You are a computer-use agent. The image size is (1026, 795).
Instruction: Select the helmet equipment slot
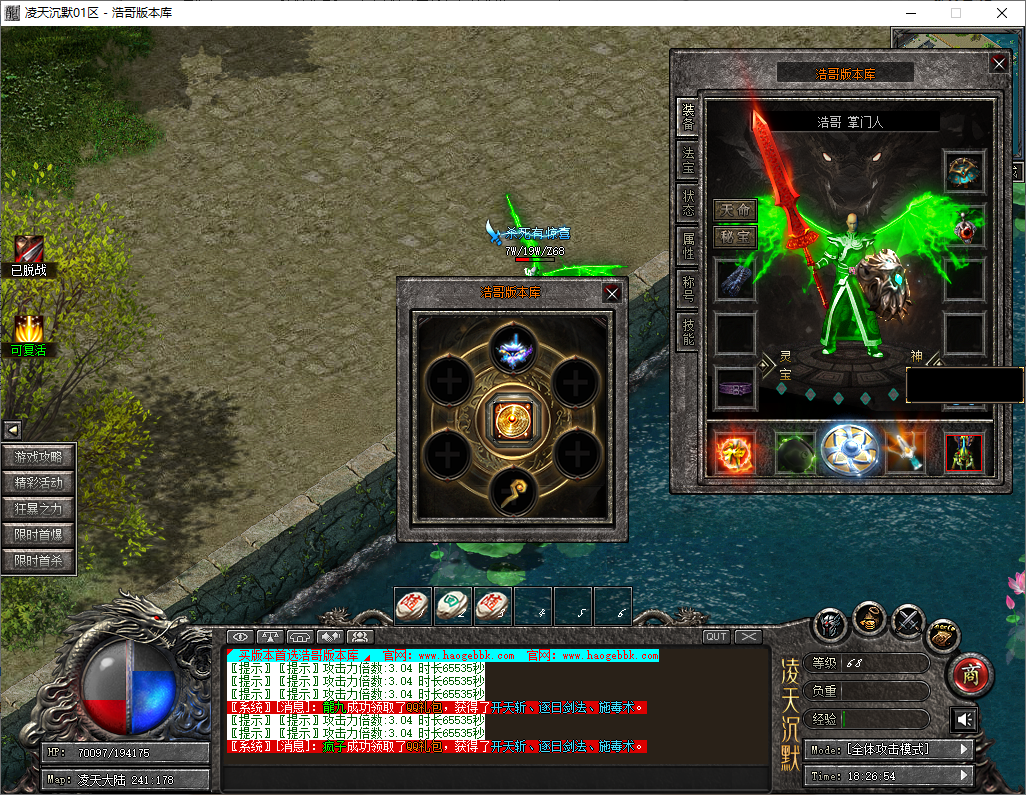pos(965,172)
